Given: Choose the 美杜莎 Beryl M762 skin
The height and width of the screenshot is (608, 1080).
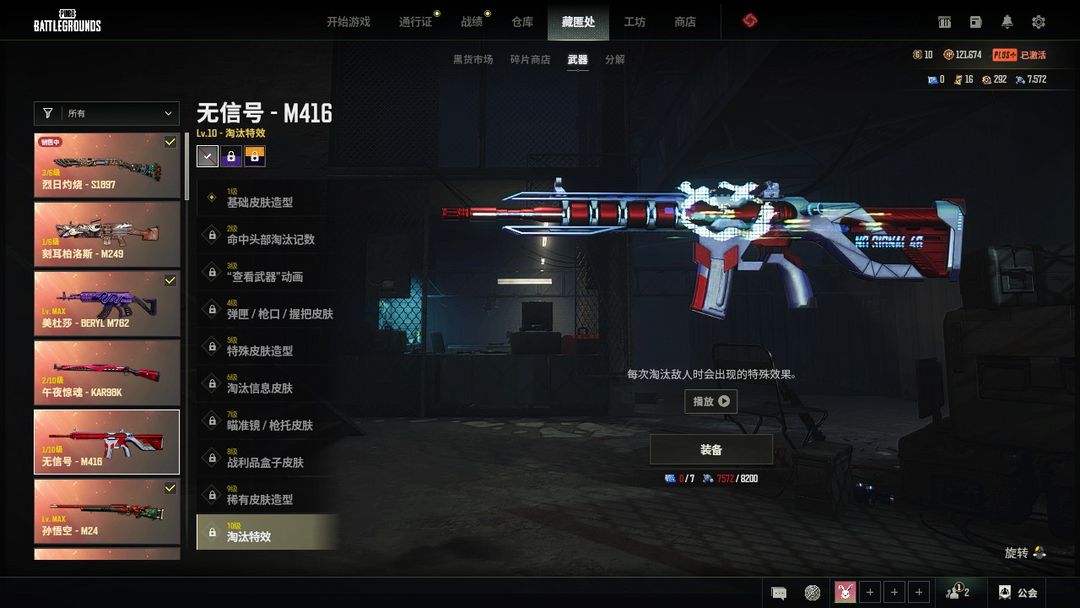Looking at the screenshot, I should 107,303.
